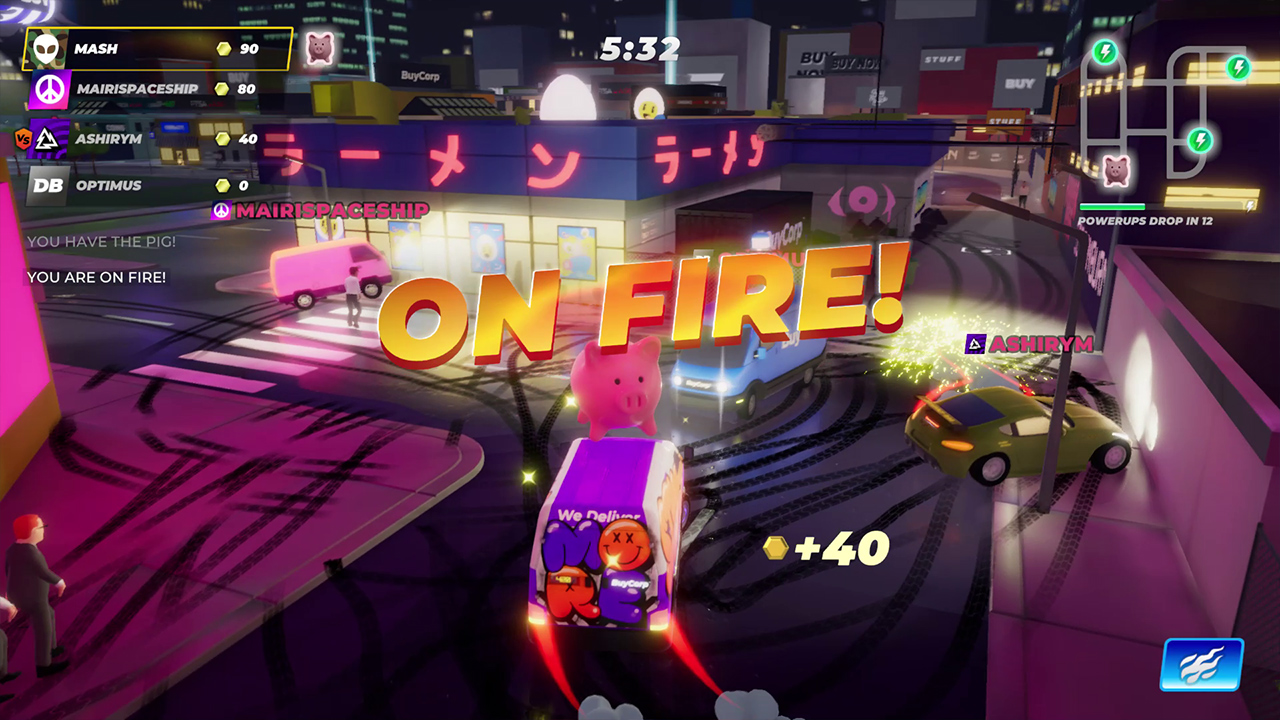Click the YOU HAVE THE PIG message
The height and width of the screenshot is (720, 1280).
tap(101, 242)
